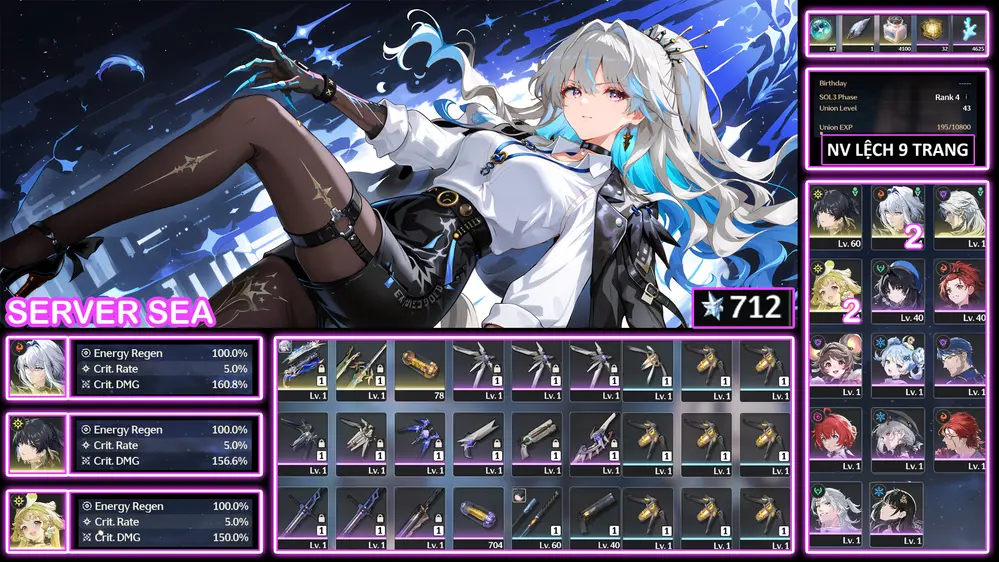Screen dimensions: 999x562
Task: Select the dark-haired girl wearing blue beret
Action: tap(897, 290)
